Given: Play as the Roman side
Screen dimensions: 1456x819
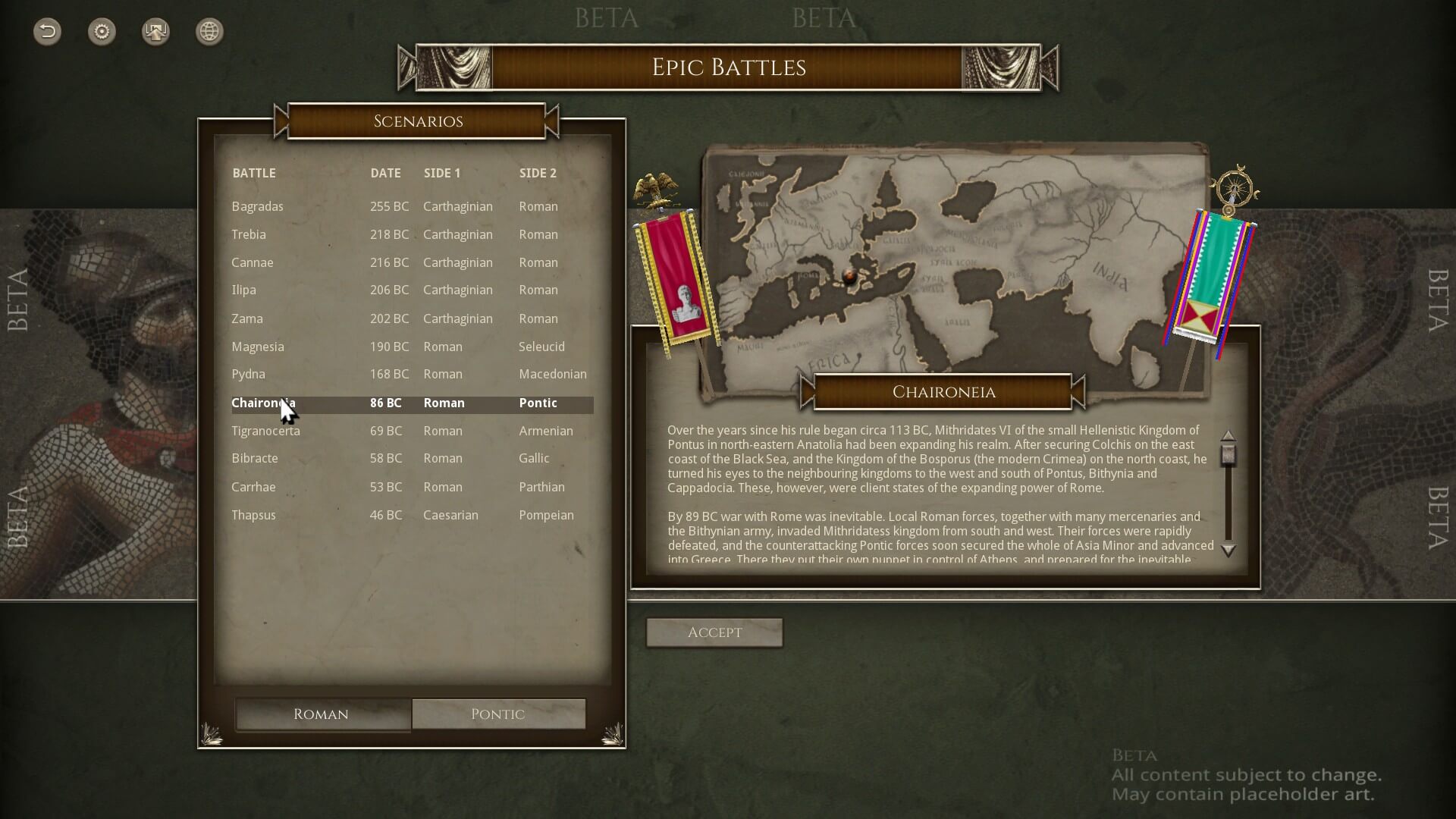Looking at the screenshot, I should pos(322,714).
